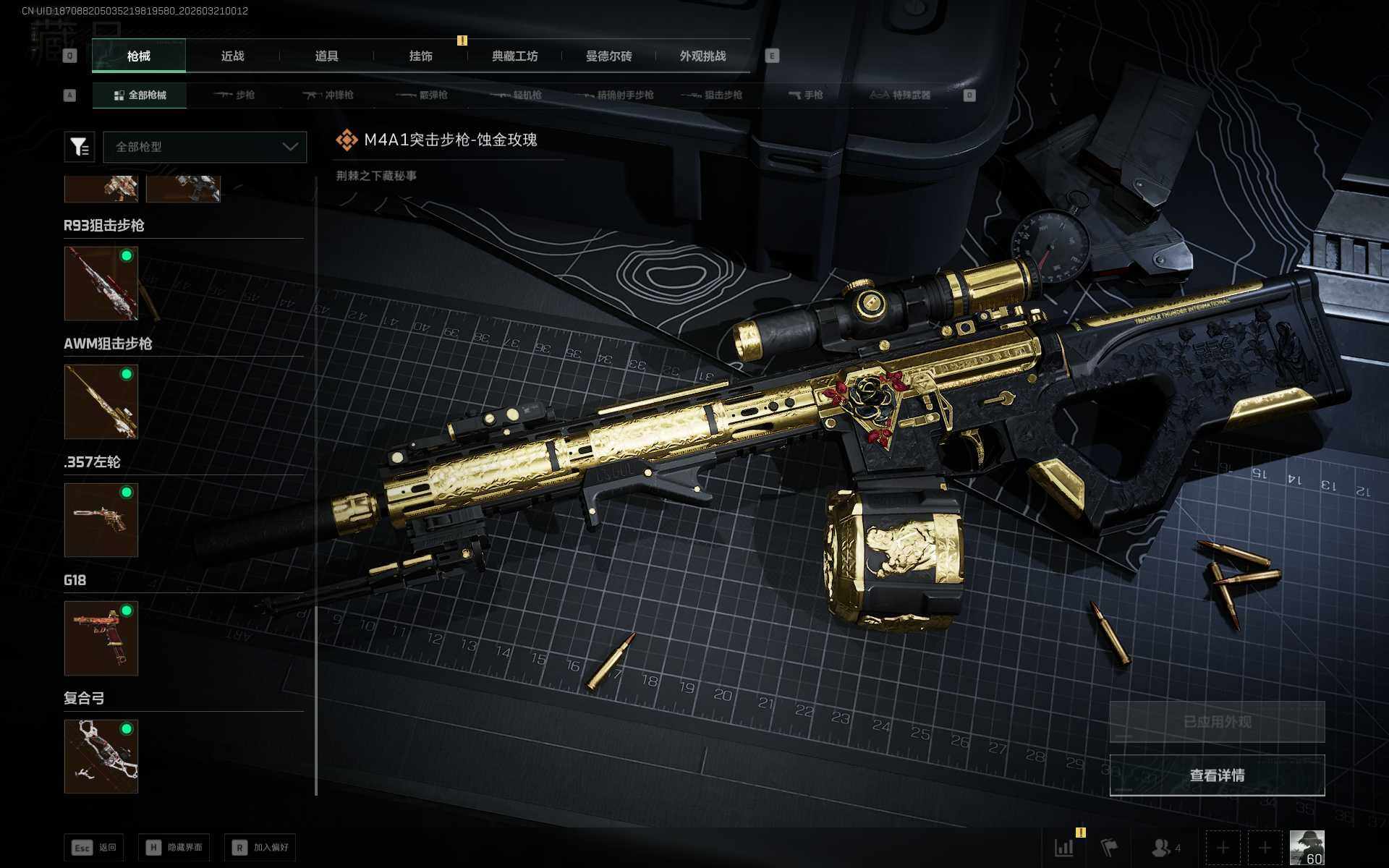Open 查看详情 to view skin details

1217,775
